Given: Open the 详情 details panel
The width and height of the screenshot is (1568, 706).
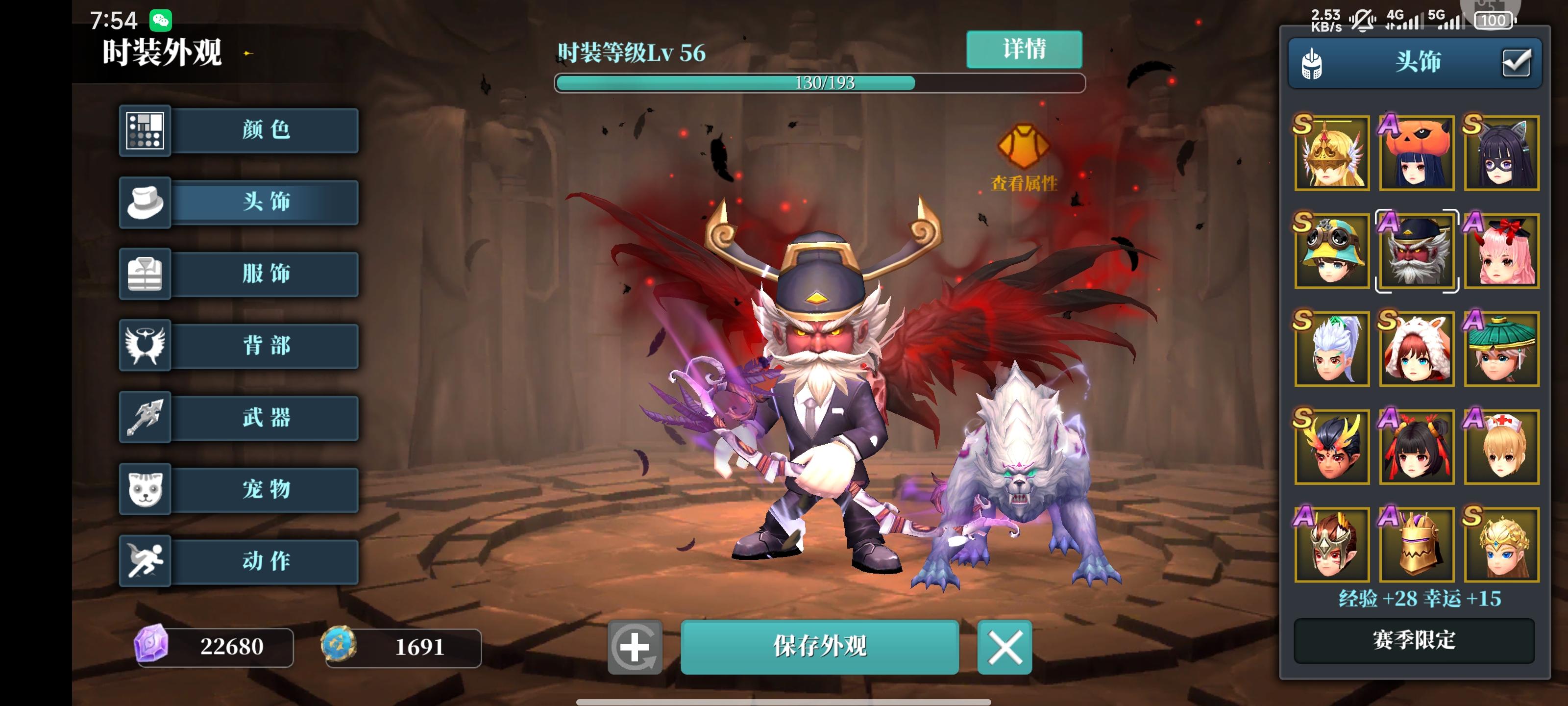Looking at the screenshot, I should coord(1025,50).
